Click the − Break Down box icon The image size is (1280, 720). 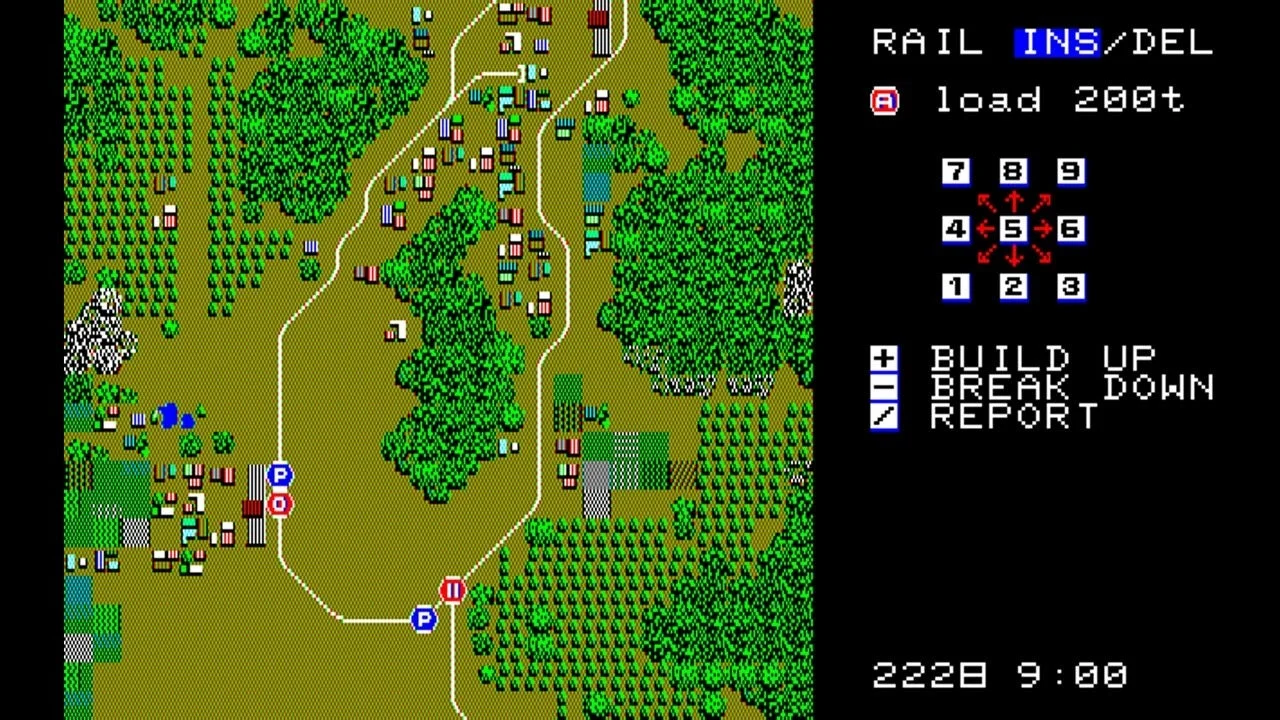pos(884,388)
